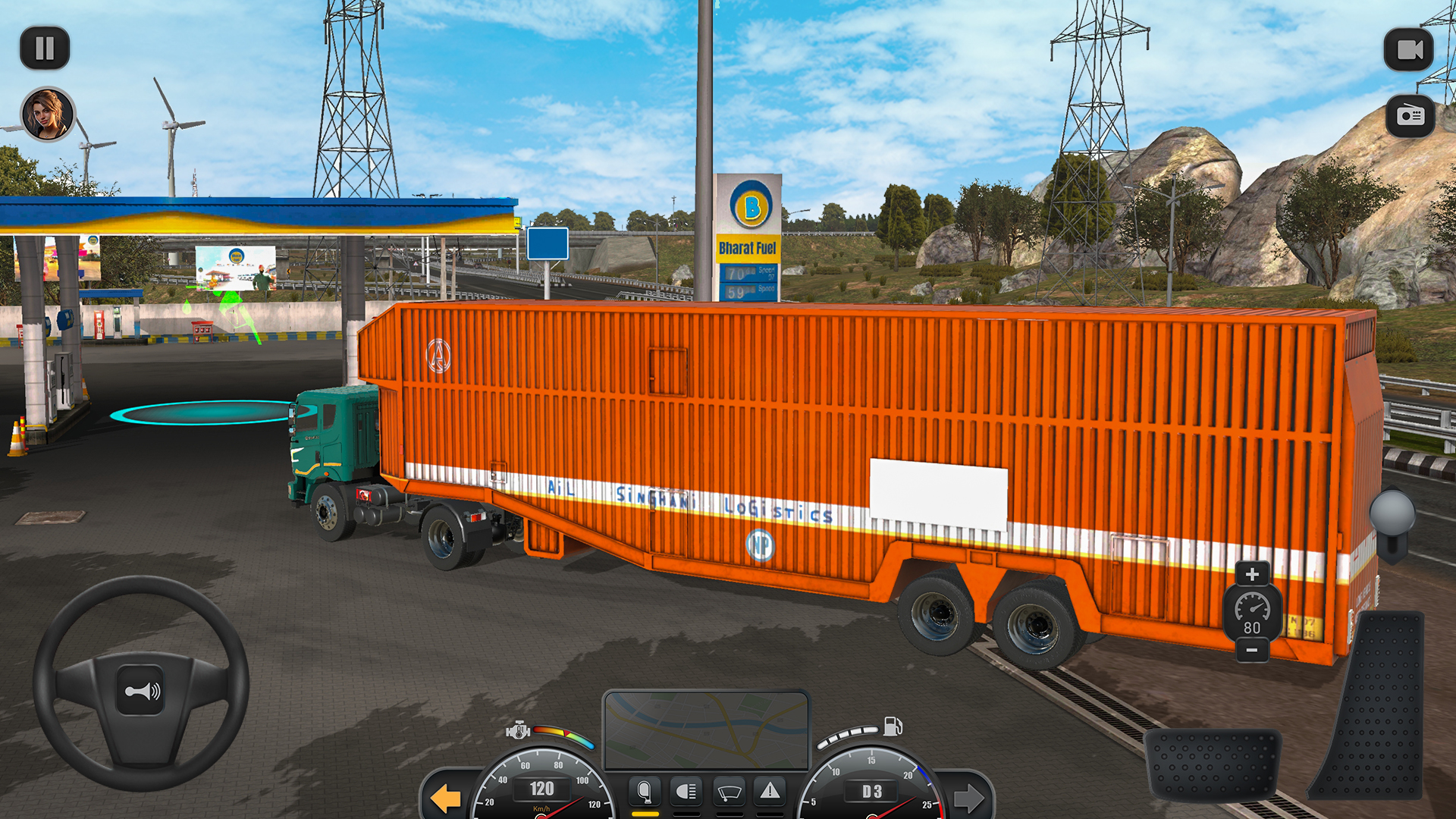Toggle the headlights
Screen dimensions: 1456x819
[686, 792]
